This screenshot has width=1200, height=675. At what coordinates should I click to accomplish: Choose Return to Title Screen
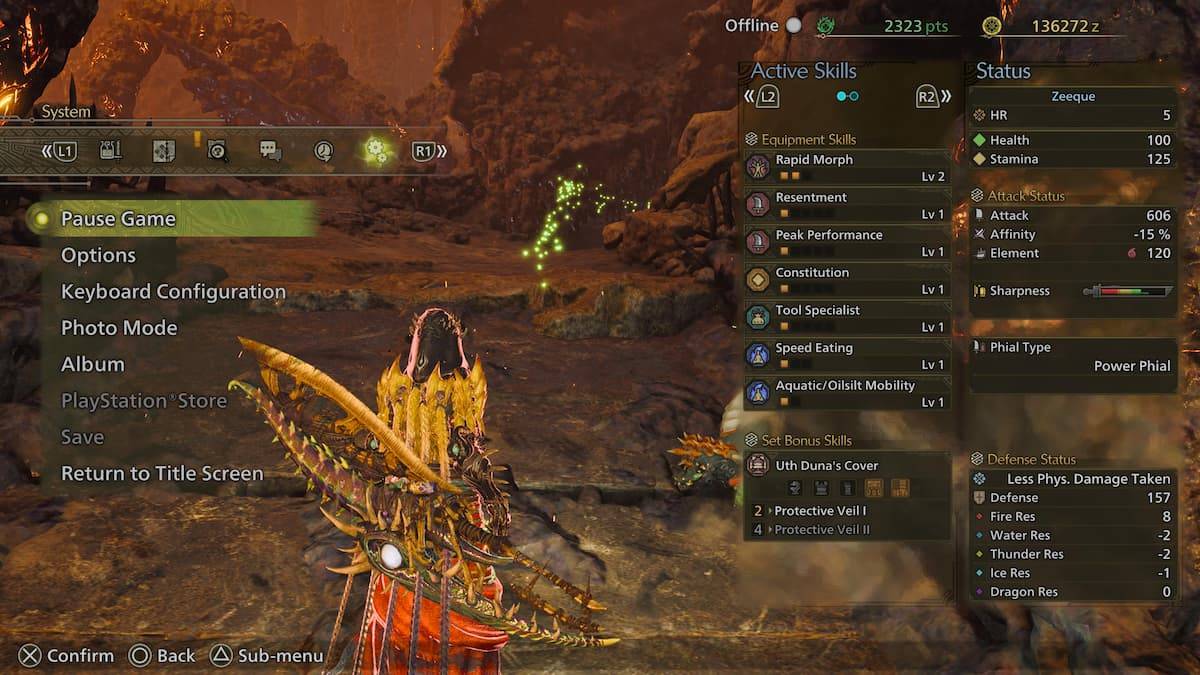[x=162, y=473]
